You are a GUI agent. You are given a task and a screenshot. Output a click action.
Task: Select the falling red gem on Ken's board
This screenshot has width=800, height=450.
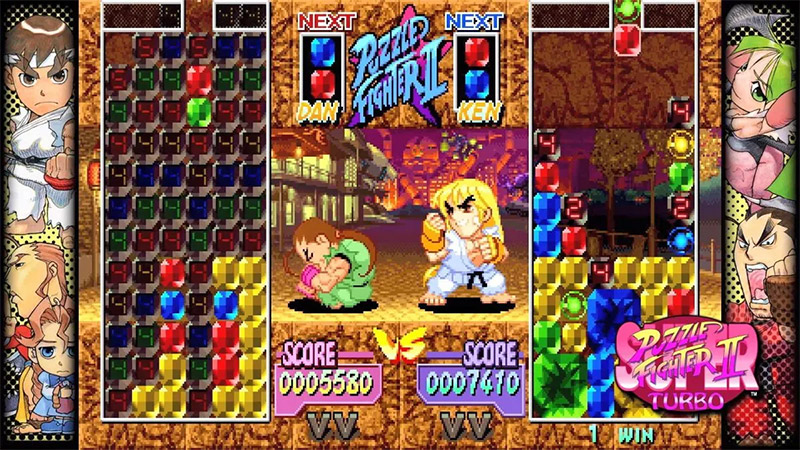pos(626,39)
